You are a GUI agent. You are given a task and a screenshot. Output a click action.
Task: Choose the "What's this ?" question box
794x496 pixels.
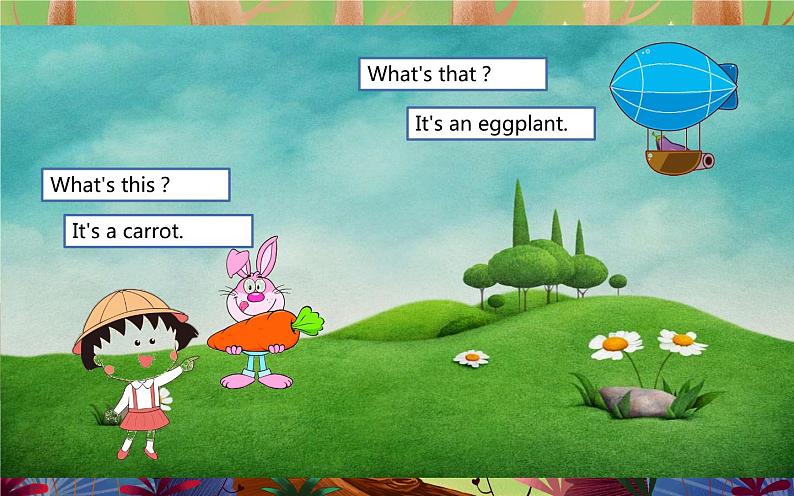coord(135,184)
